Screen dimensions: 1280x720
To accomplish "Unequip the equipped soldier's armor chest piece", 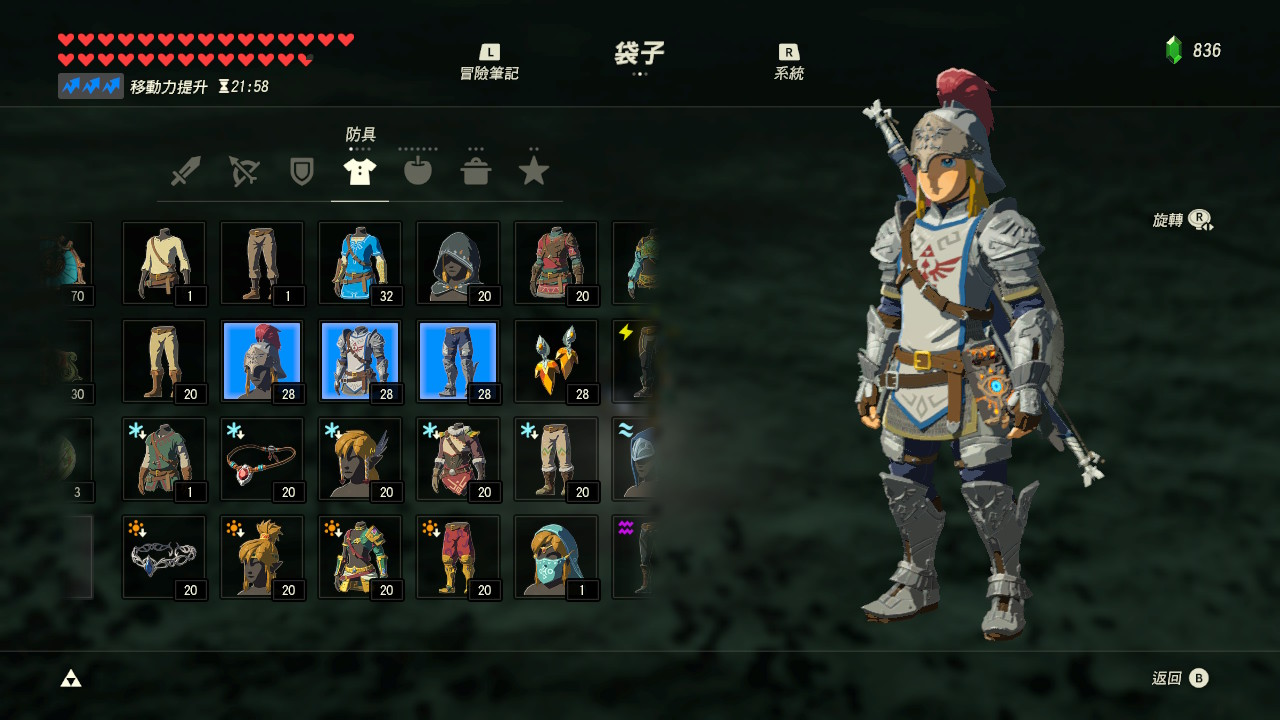I will 359,361.
